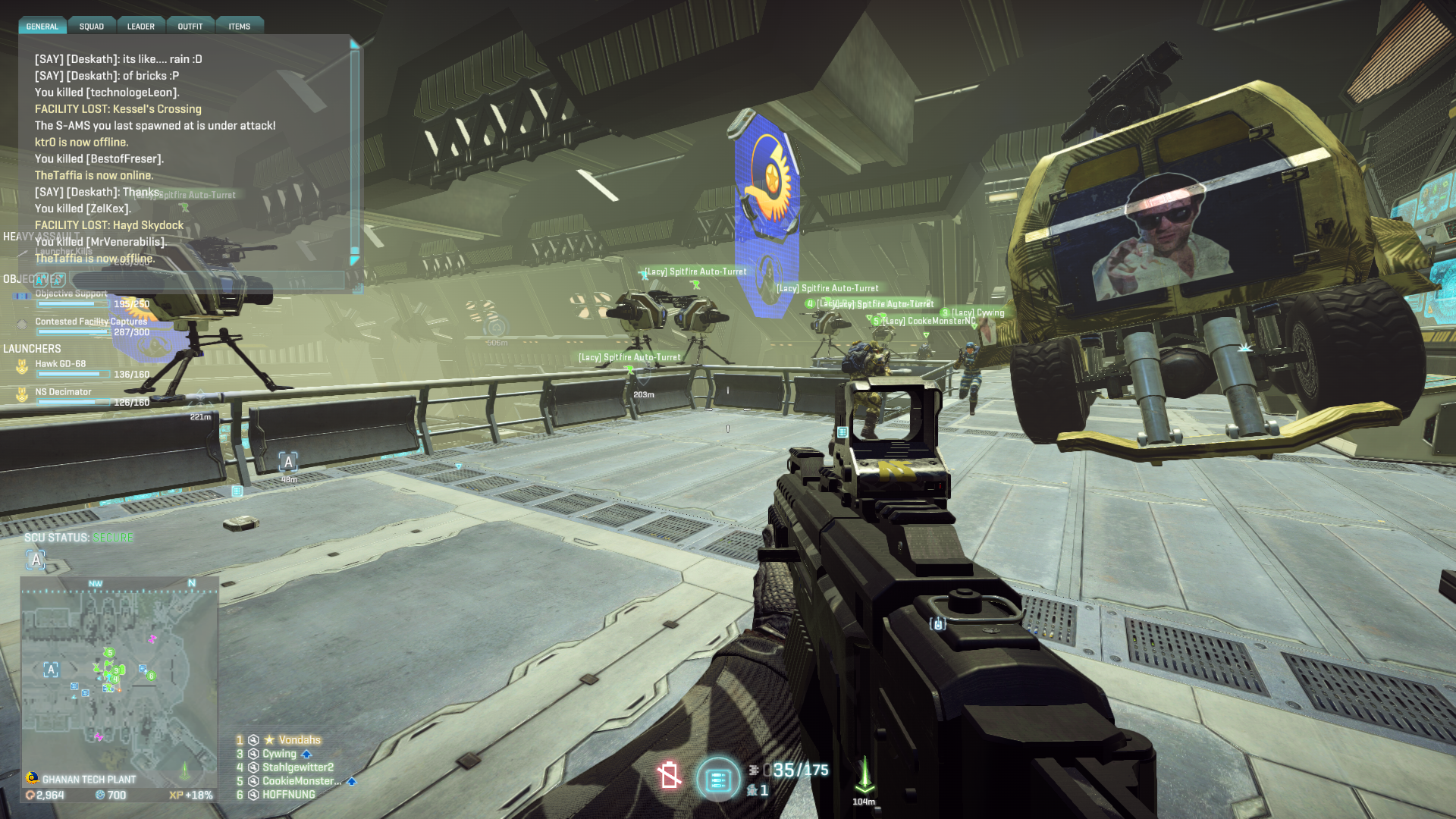Select squad member Cywing in the list

[279, 754]
